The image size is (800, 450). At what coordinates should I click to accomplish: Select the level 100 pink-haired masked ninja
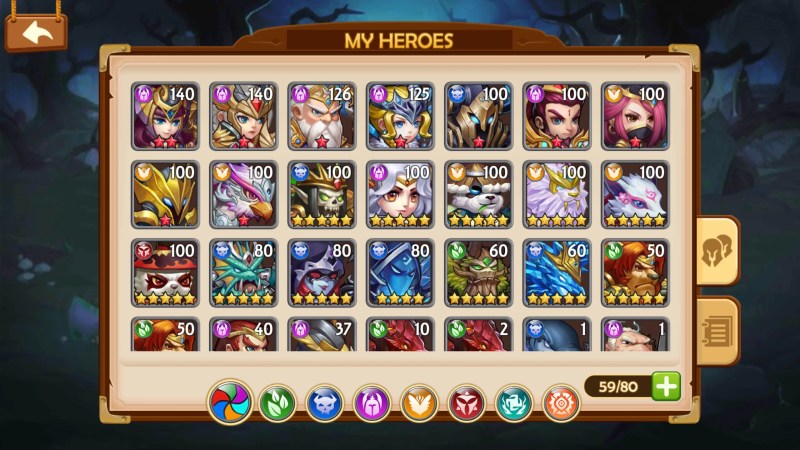point(636,116)
